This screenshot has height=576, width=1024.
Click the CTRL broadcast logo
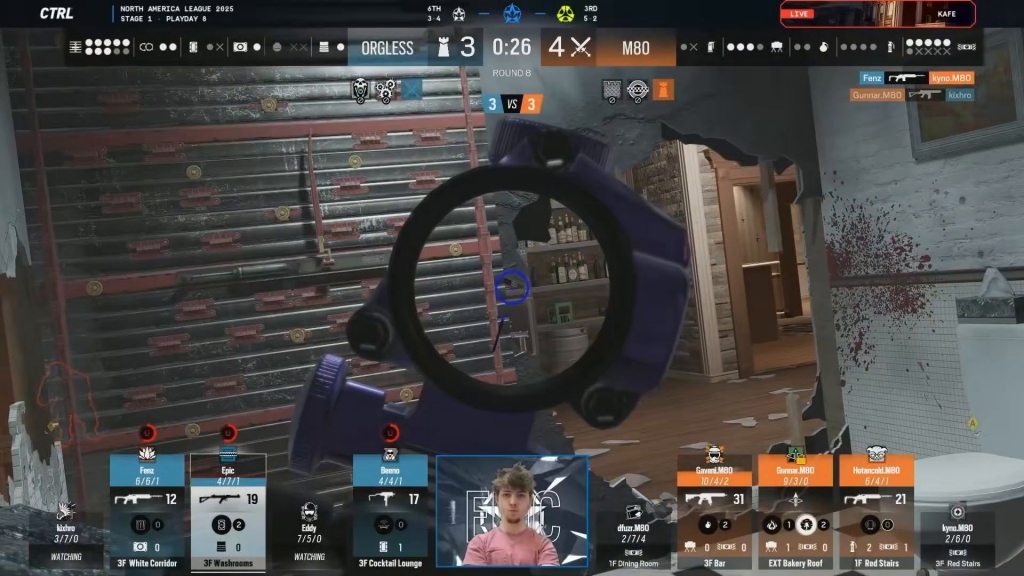pos(56,13)
